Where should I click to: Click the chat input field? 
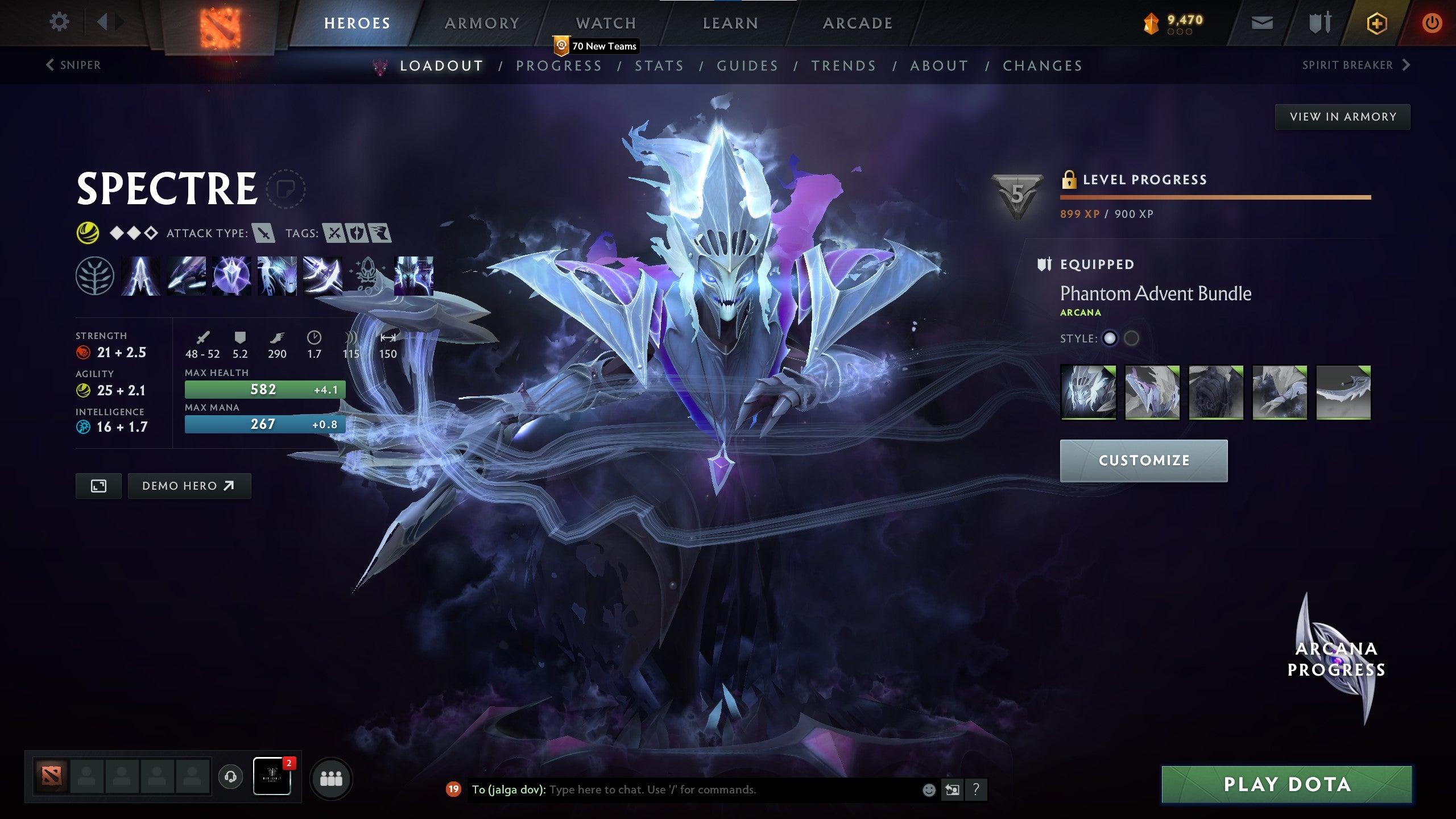click(x=682, y=789)
